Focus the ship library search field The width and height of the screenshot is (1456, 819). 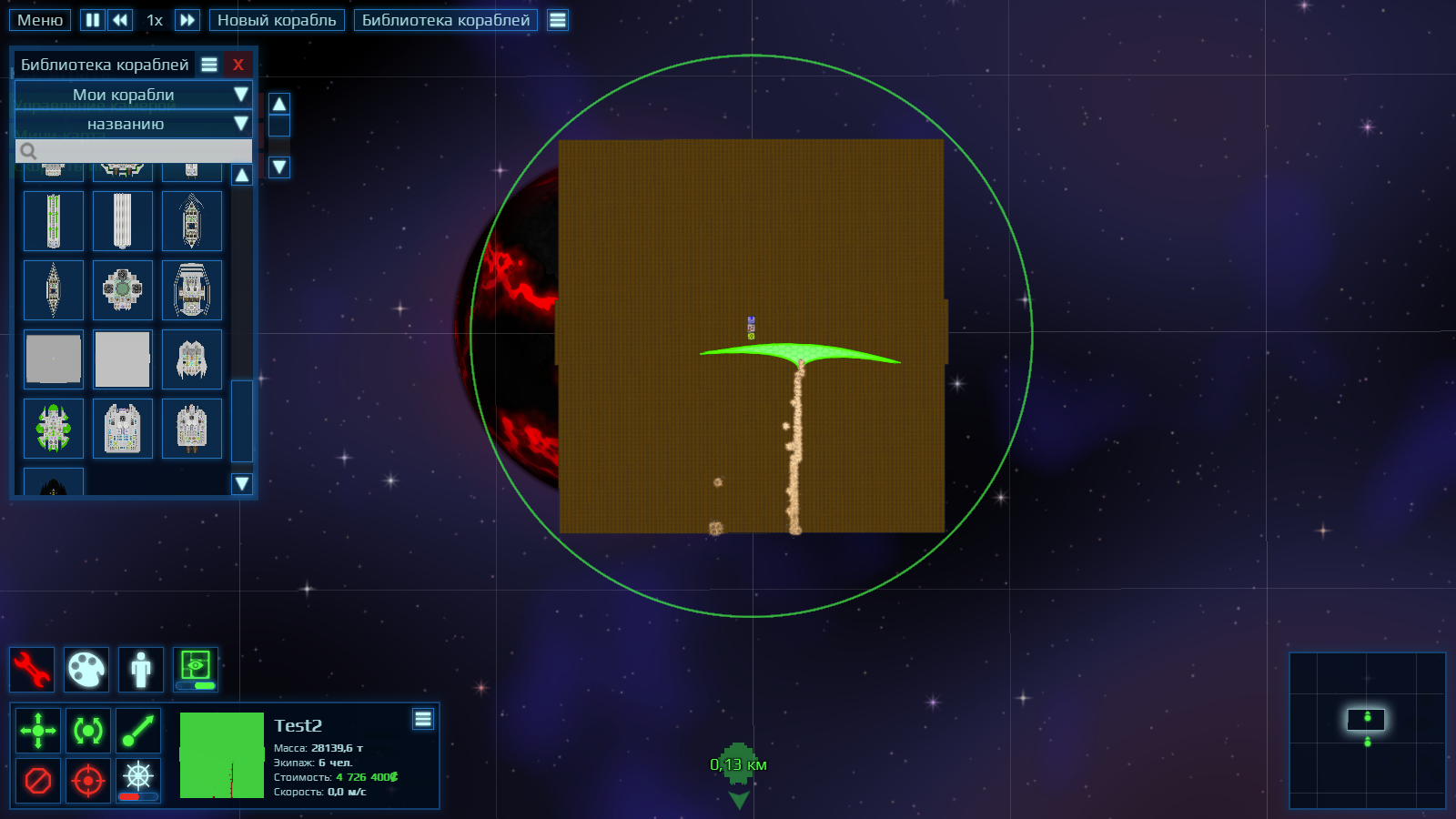[136, 151]
